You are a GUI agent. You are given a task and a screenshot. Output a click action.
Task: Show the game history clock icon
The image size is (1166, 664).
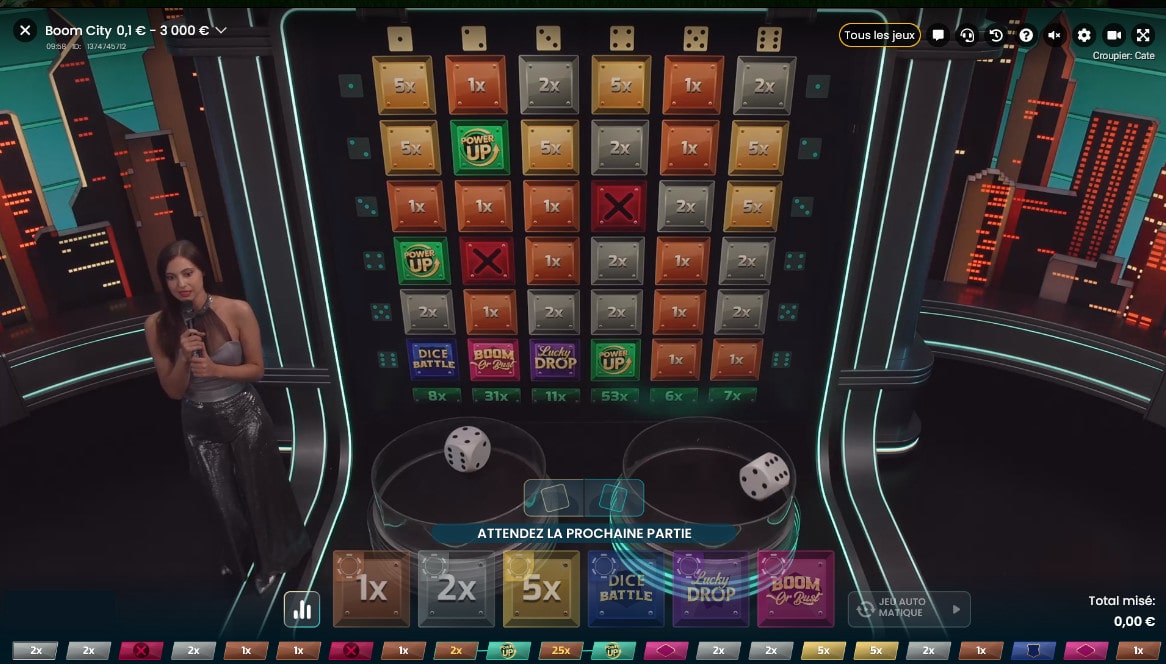coord(996,35)
